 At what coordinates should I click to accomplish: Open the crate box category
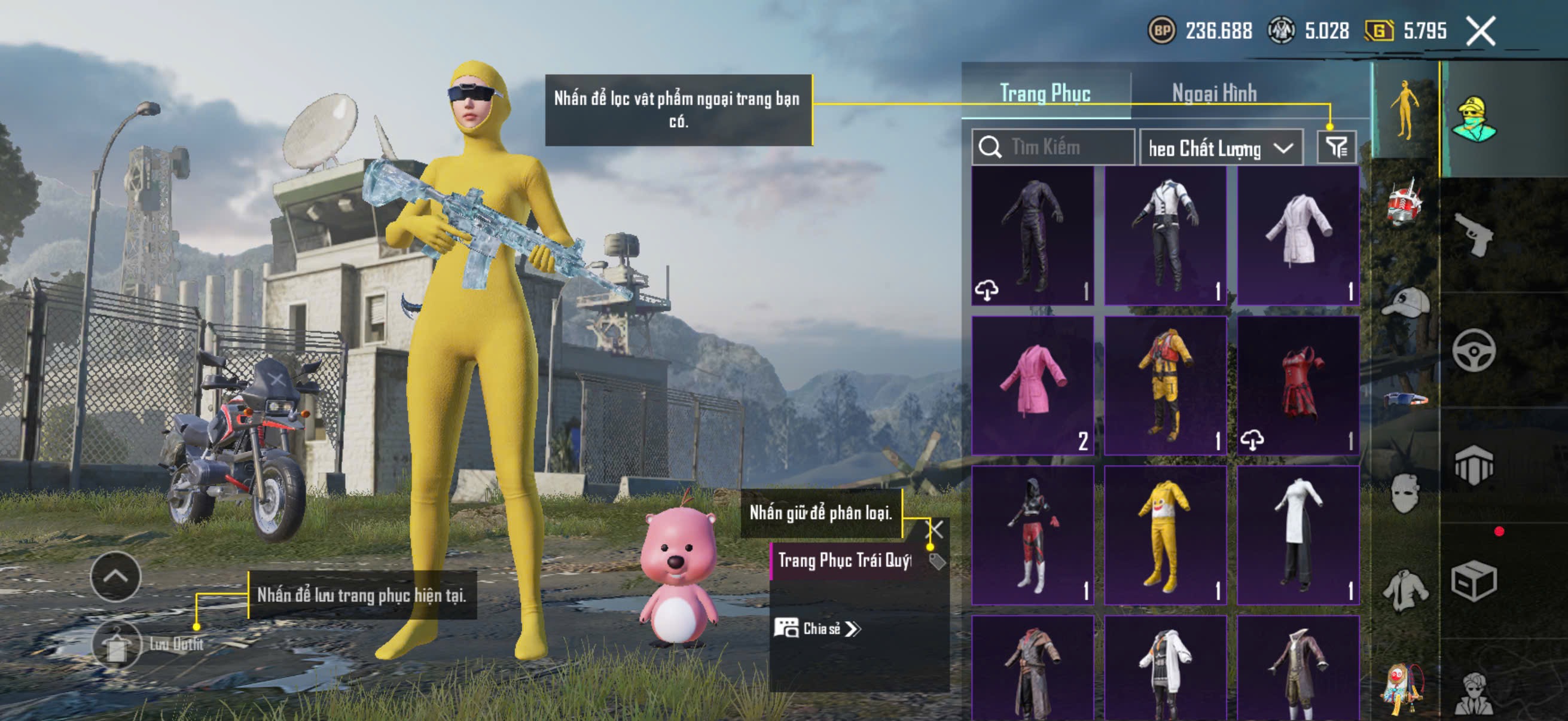click(x=1473, y=581)
